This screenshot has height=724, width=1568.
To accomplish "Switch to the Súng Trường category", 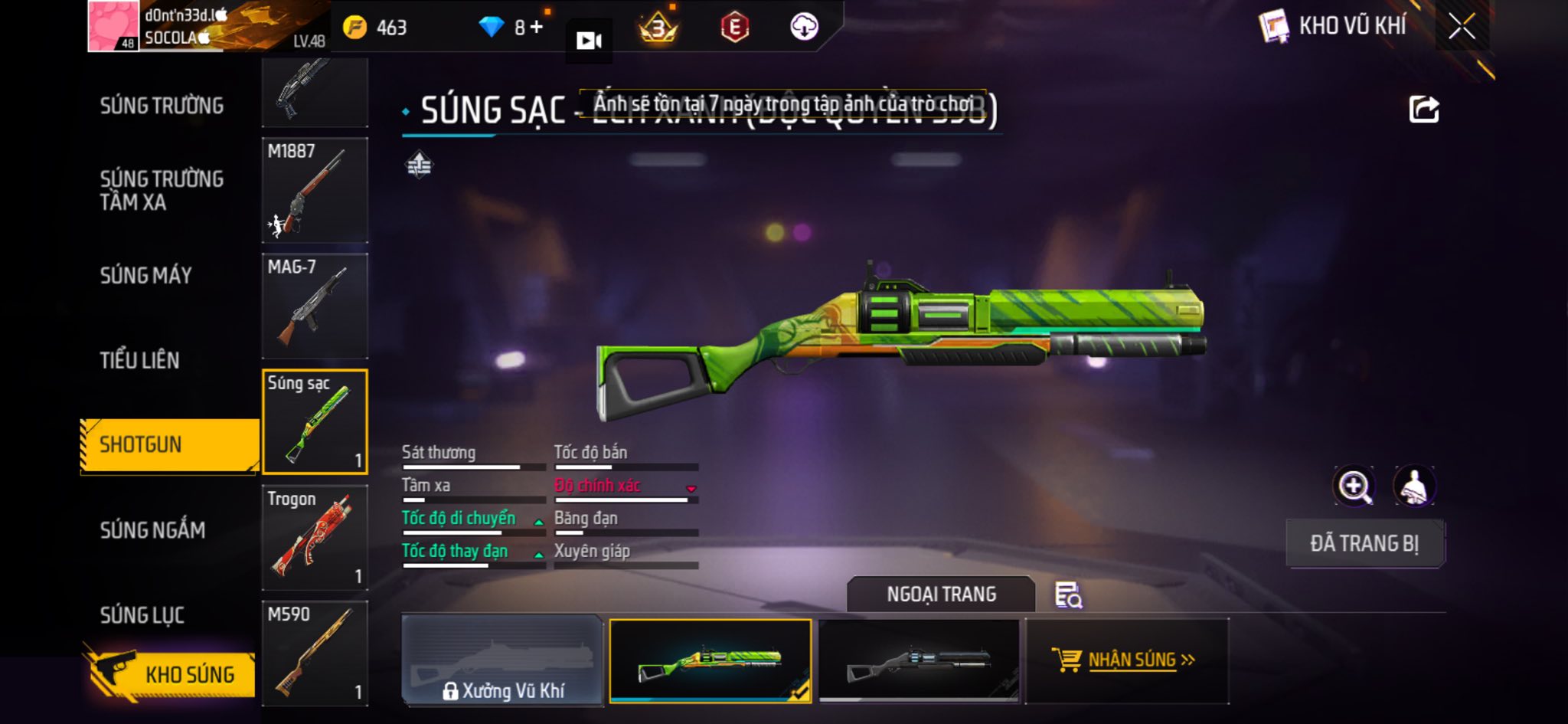I will [162, 106].
